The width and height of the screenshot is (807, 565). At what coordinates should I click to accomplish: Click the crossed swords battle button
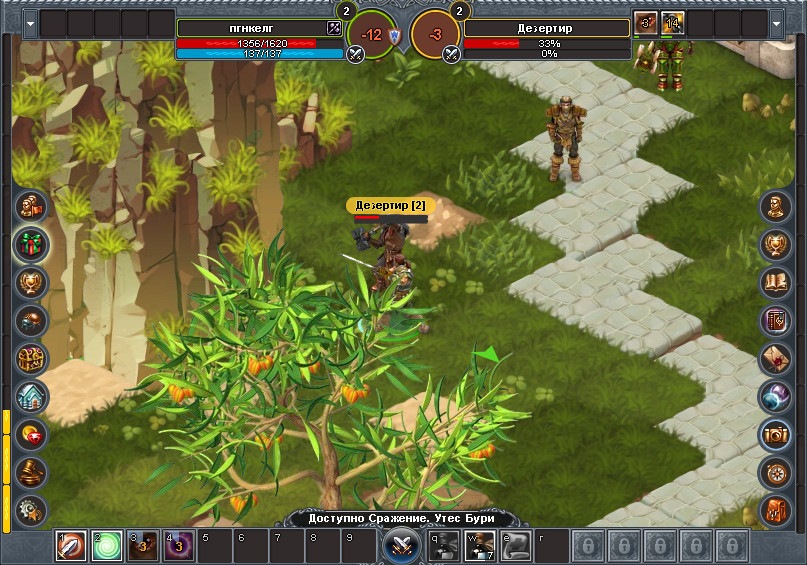pos(402,546)
